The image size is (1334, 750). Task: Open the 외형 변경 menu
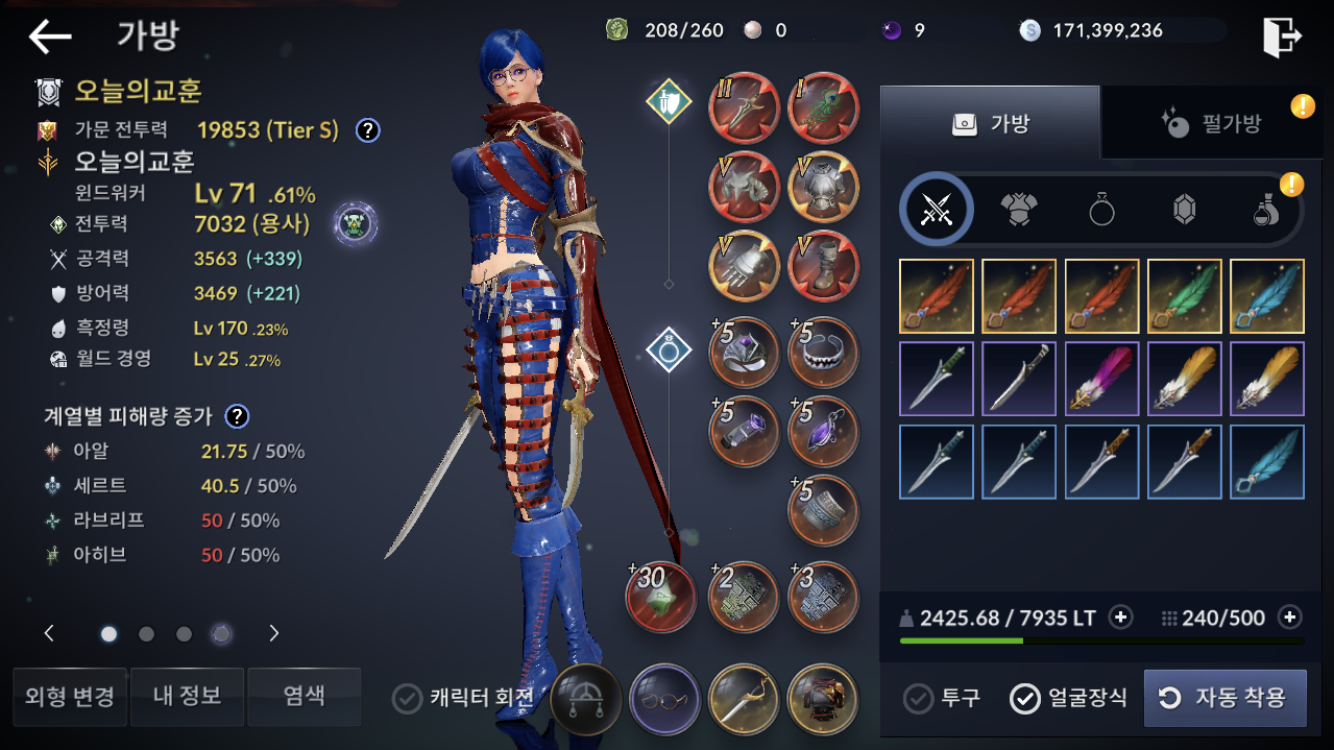69,696
